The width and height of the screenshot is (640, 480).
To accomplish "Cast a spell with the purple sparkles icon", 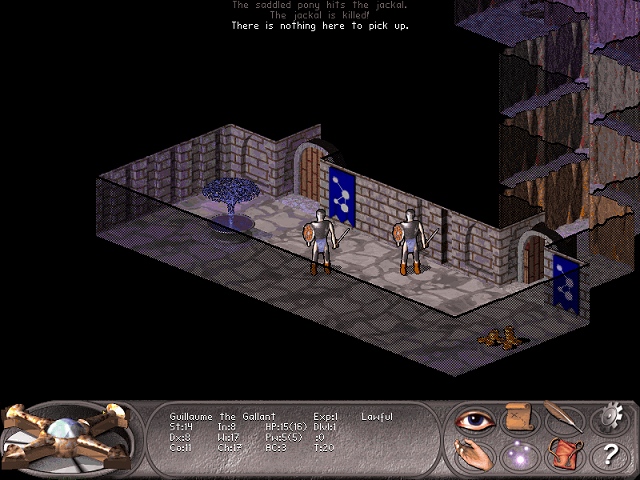I will tap(518, 455).
